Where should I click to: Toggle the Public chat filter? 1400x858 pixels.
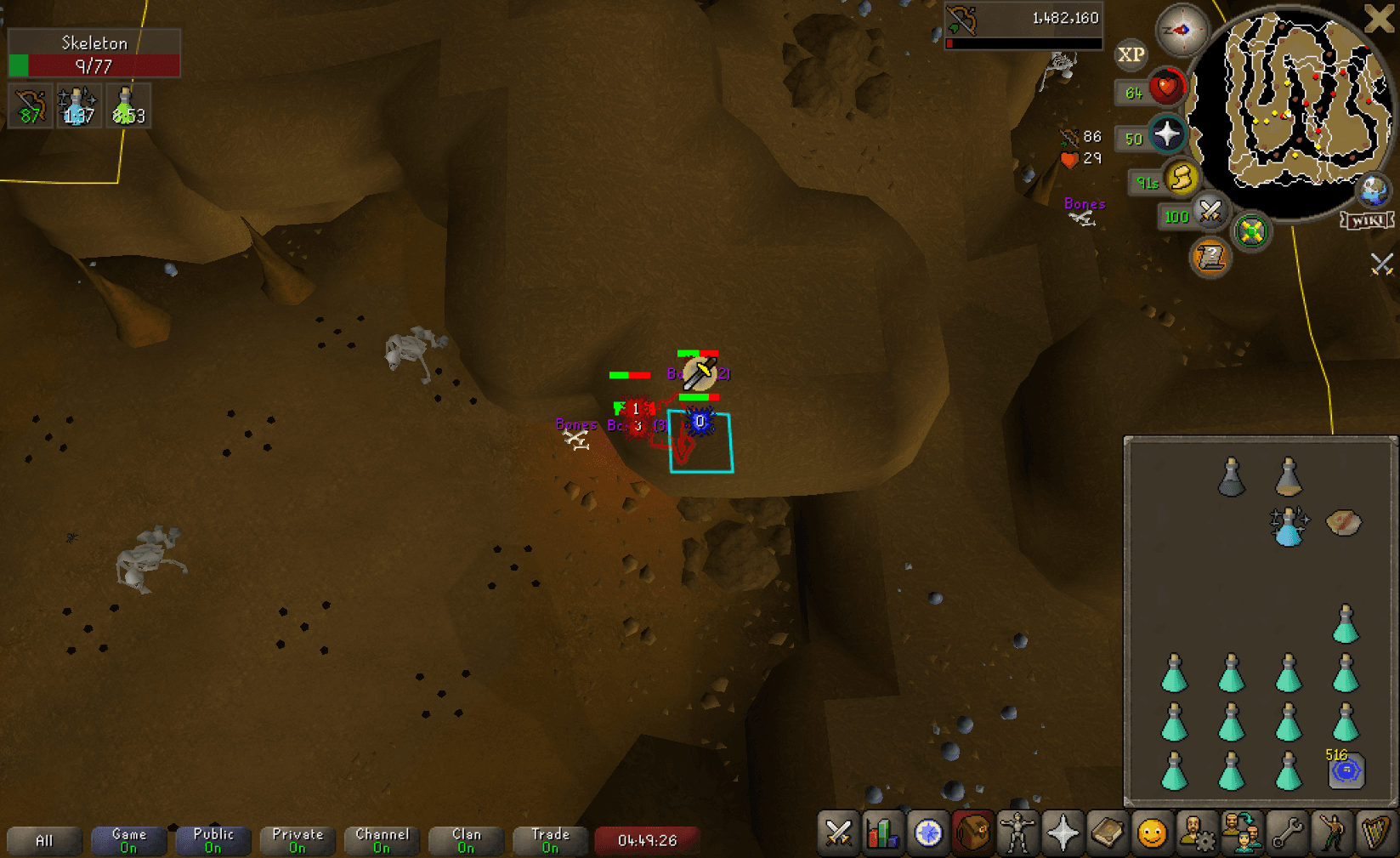(213, 840)
